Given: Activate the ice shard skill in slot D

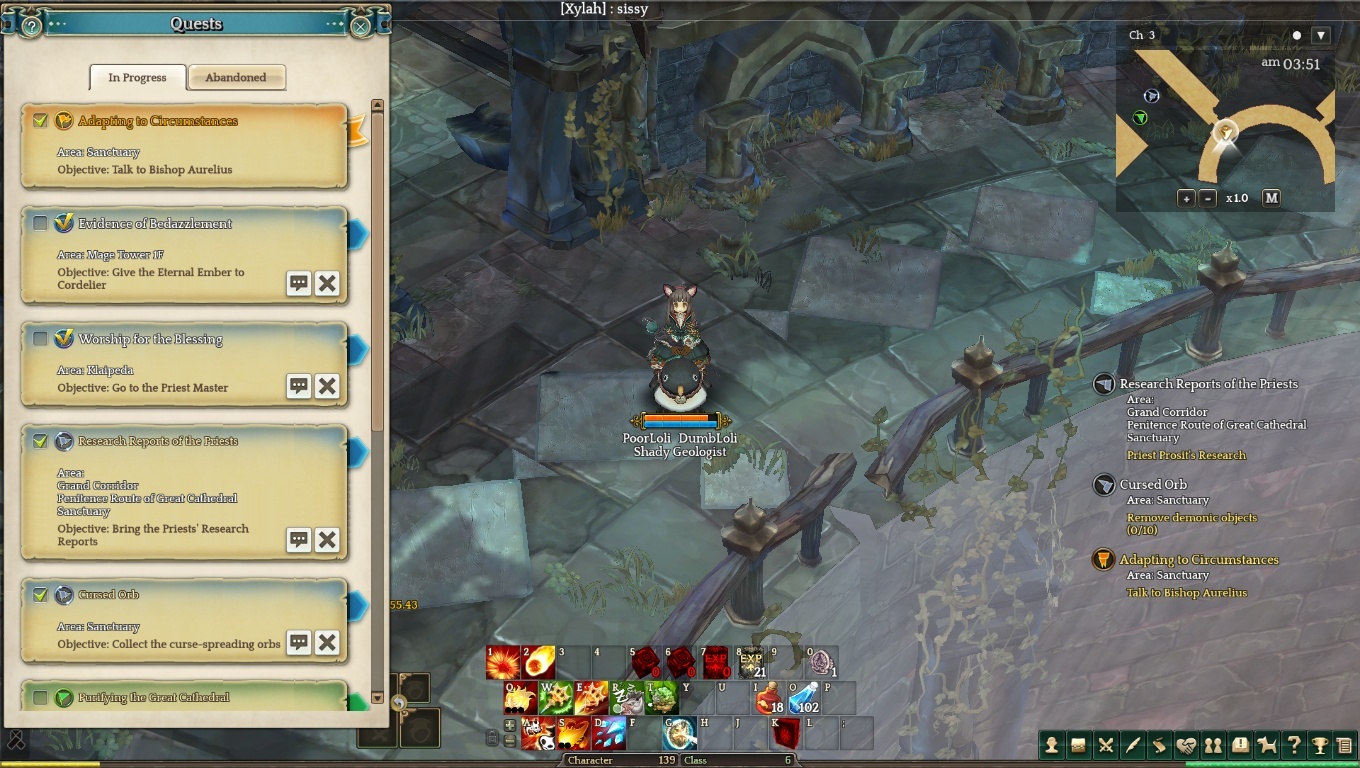Looking at the screenshot, I should pyautogui.click(x=609, y=733).
